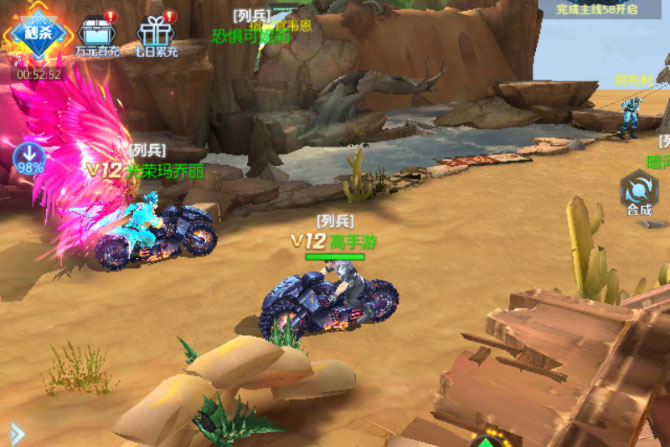Open the 合成 synthesis button
The image size is (670, 447).
click(x=639, y=193)
